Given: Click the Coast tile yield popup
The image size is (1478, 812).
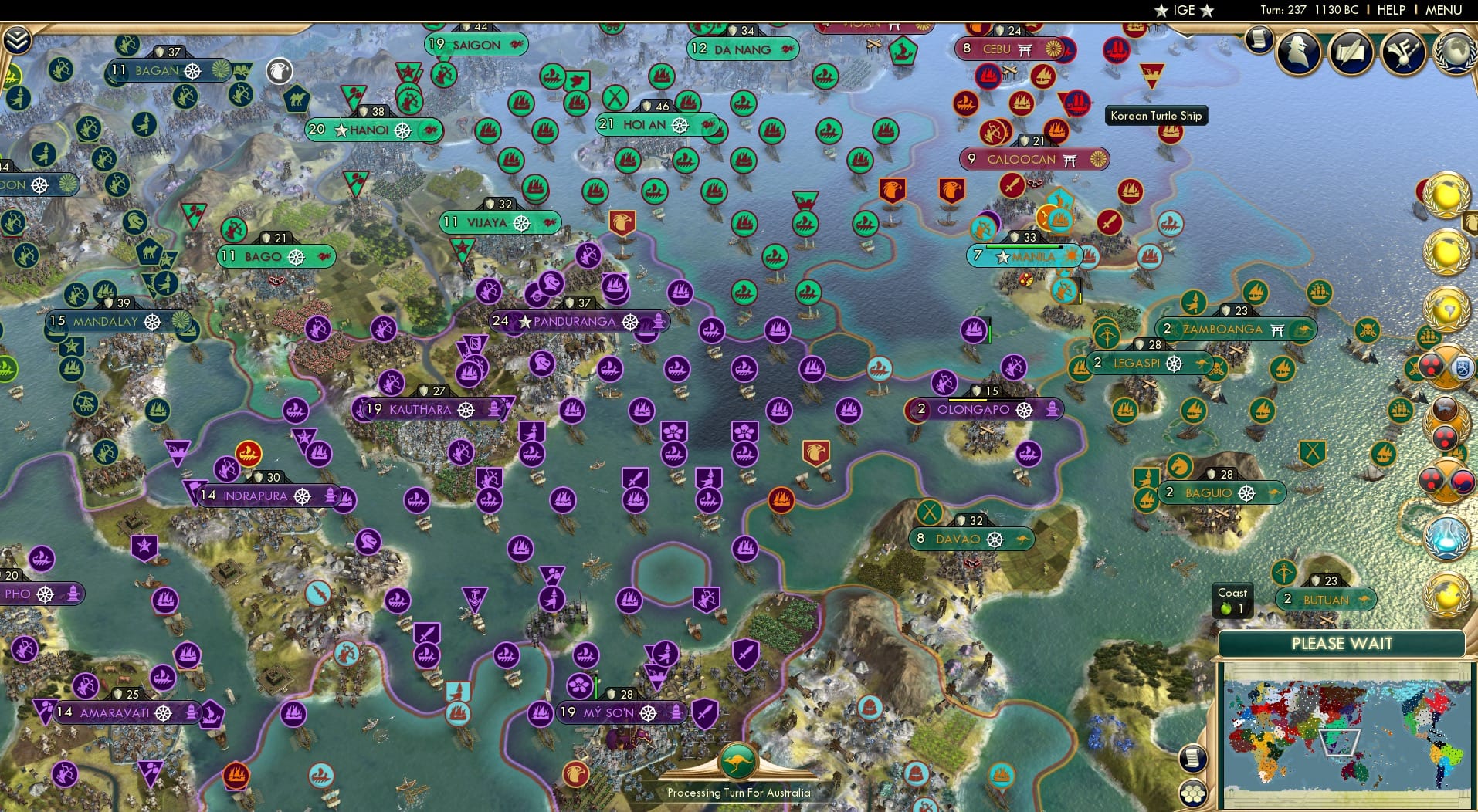Looking at the screenshot, I should click(1231, 599).
